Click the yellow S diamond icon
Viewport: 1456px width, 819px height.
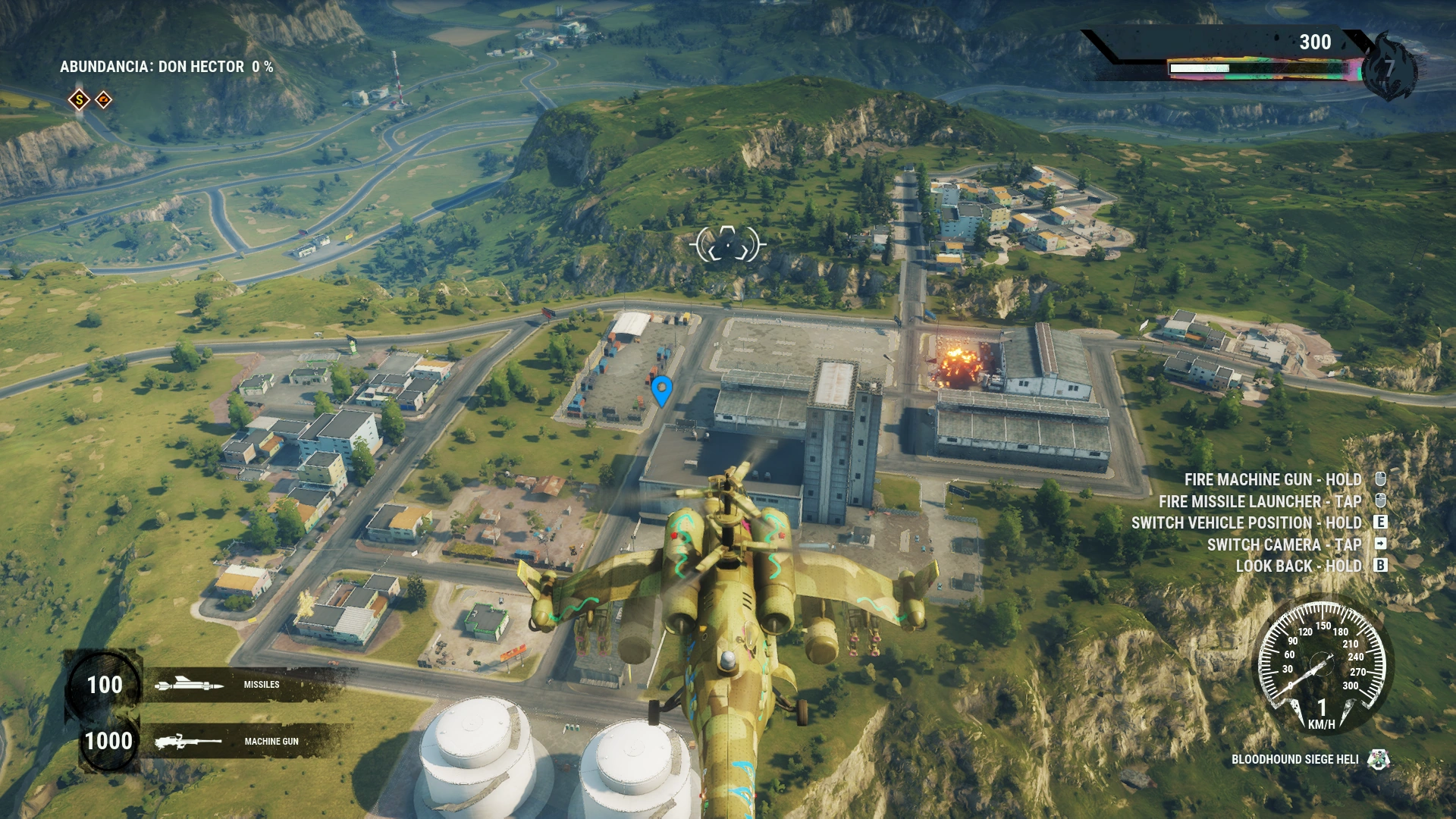click(x=79, y=99)
